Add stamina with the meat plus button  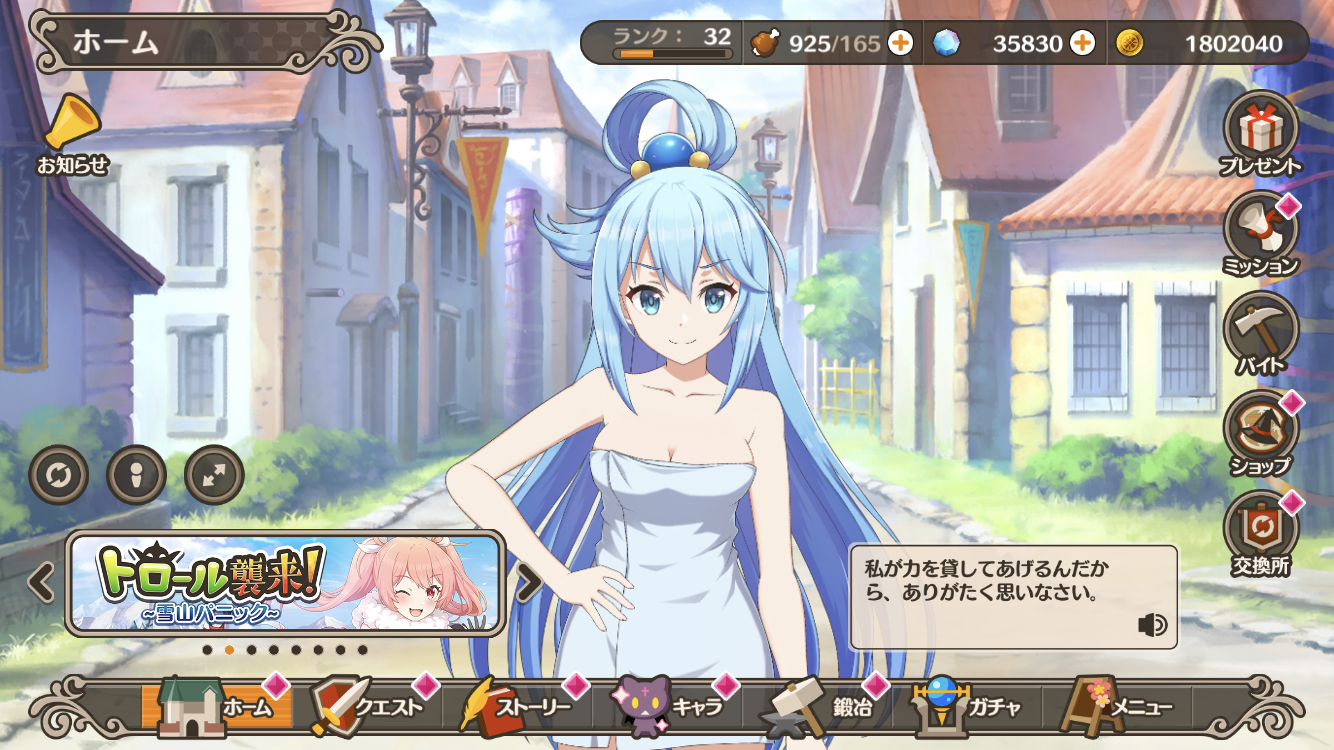(x=900, y=43)
